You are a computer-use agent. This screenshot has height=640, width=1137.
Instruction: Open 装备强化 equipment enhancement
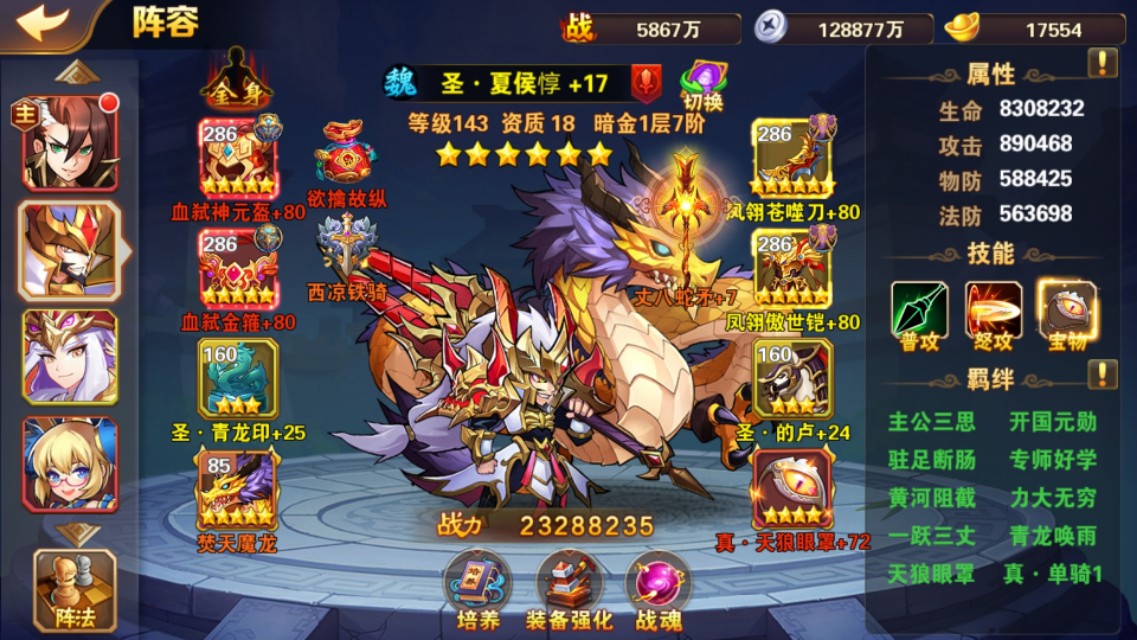point(568,590)
